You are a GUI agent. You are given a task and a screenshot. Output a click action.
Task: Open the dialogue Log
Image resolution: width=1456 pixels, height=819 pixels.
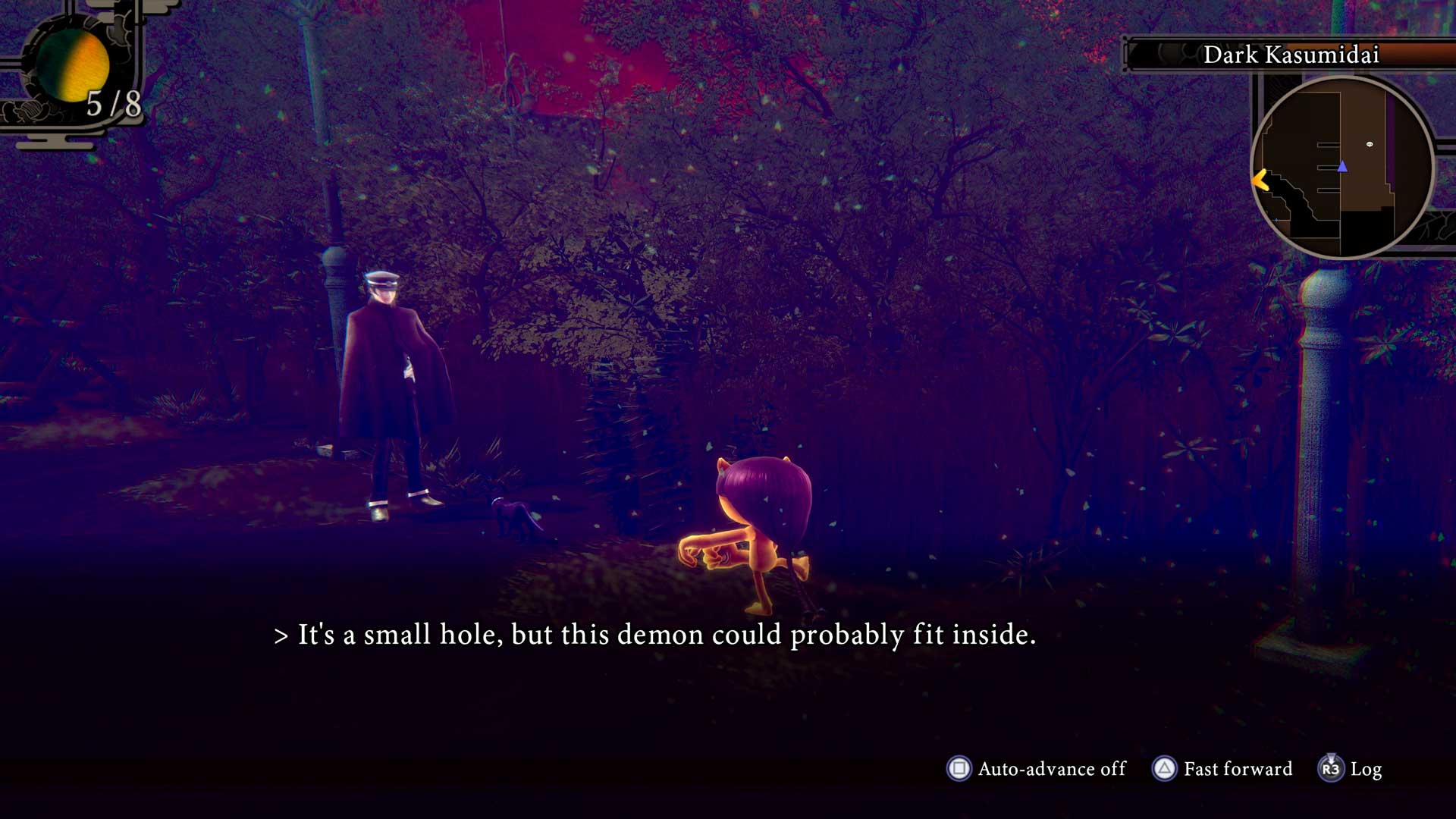pyautogui.click(x=1351, y=769)
